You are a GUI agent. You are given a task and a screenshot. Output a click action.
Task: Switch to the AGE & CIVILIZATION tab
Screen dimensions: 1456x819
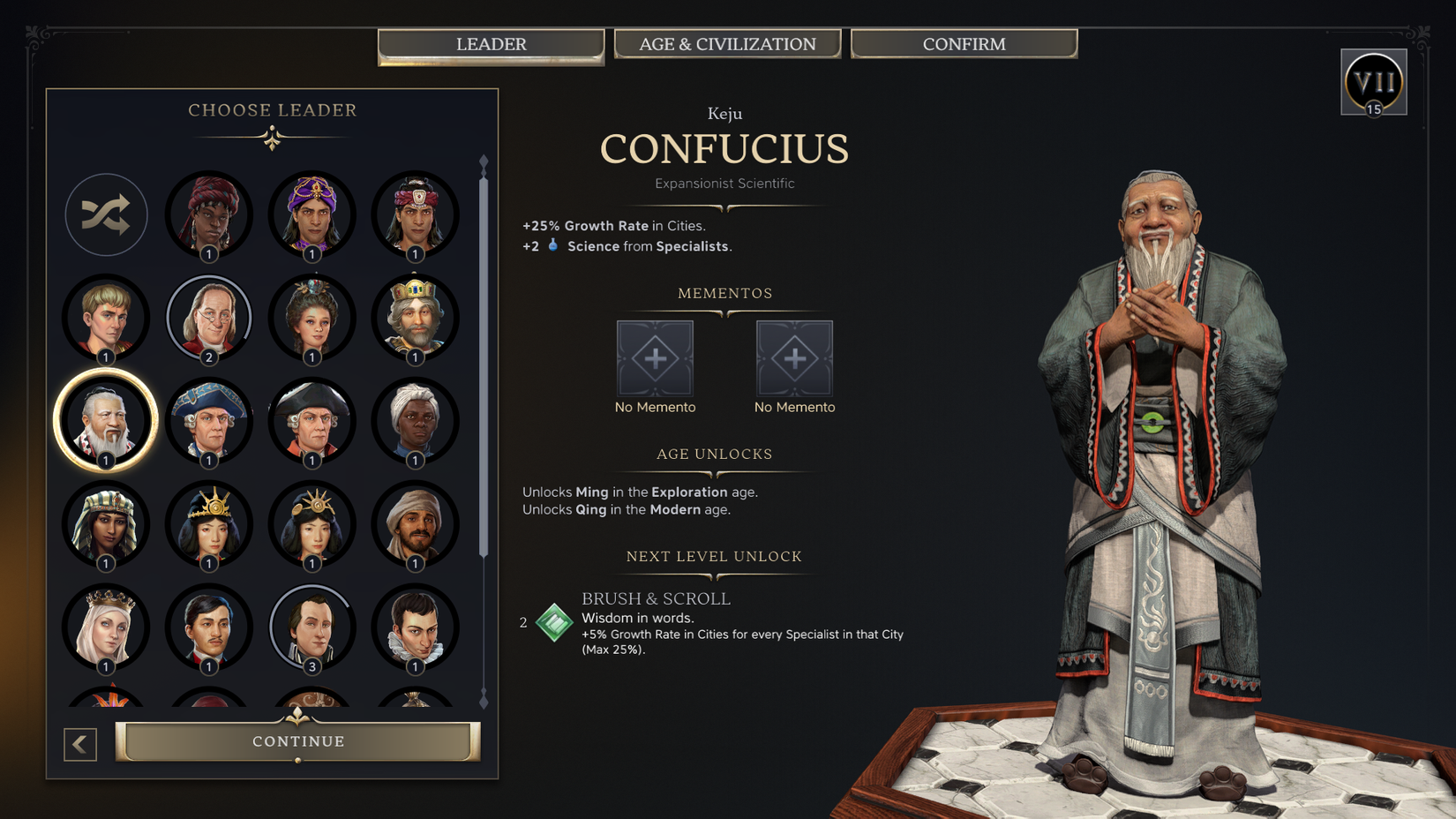(727, 43)
